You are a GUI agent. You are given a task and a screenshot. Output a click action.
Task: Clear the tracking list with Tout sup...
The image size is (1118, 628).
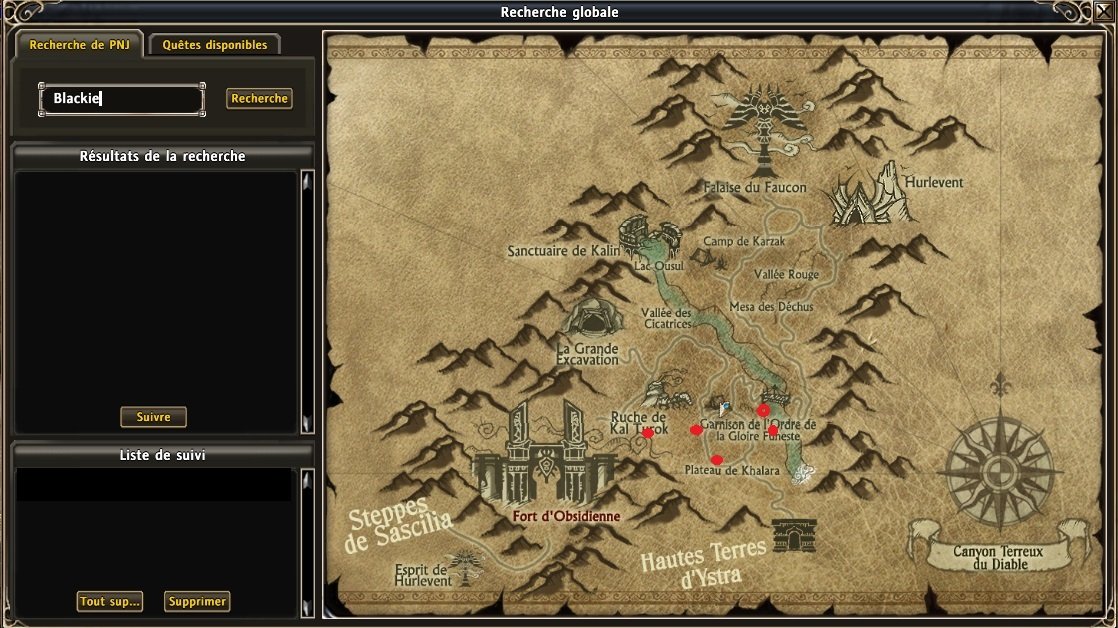pos(109,602)
